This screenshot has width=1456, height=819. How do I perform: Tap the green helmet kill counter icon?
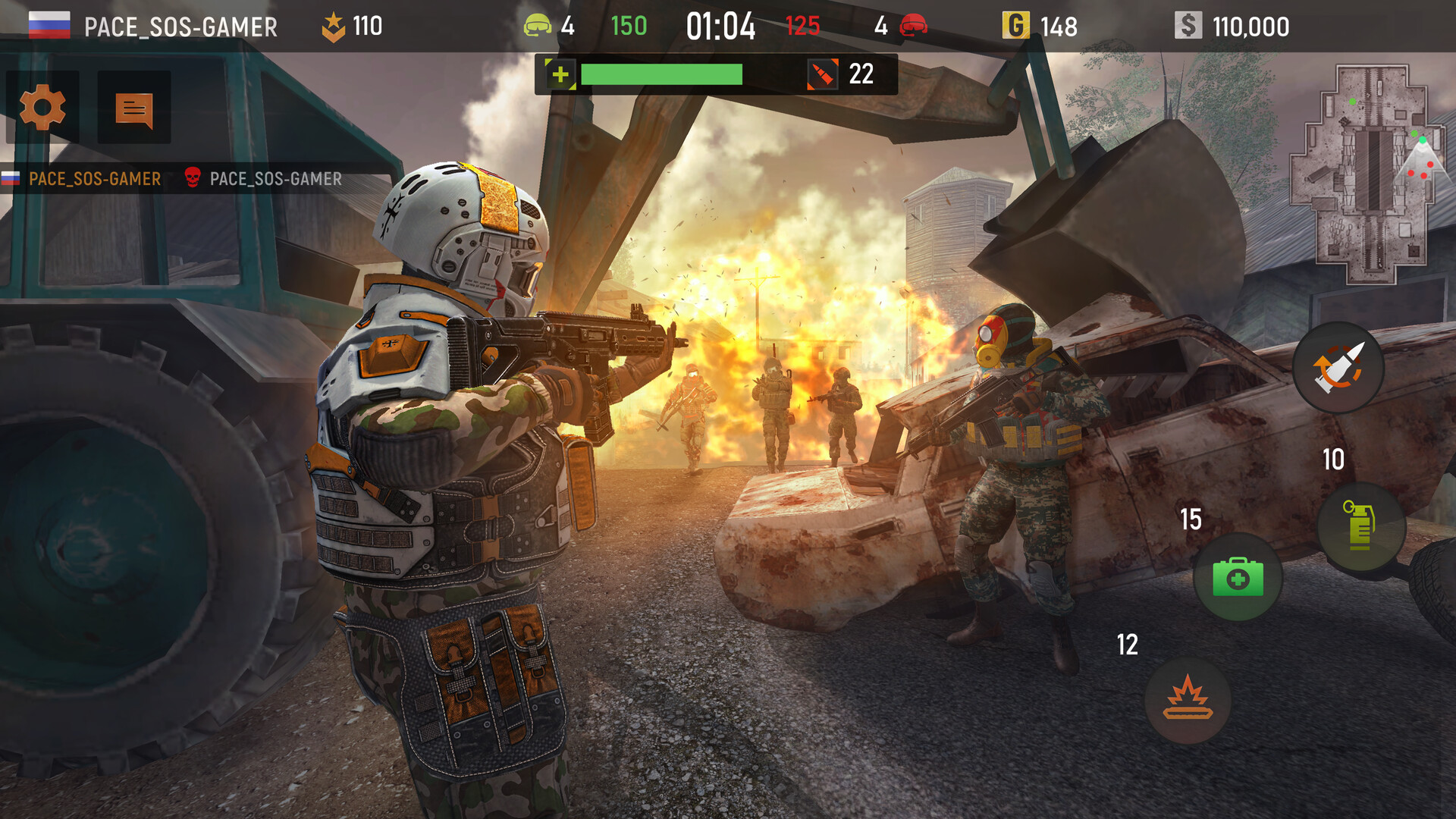(x=538, y=25)
